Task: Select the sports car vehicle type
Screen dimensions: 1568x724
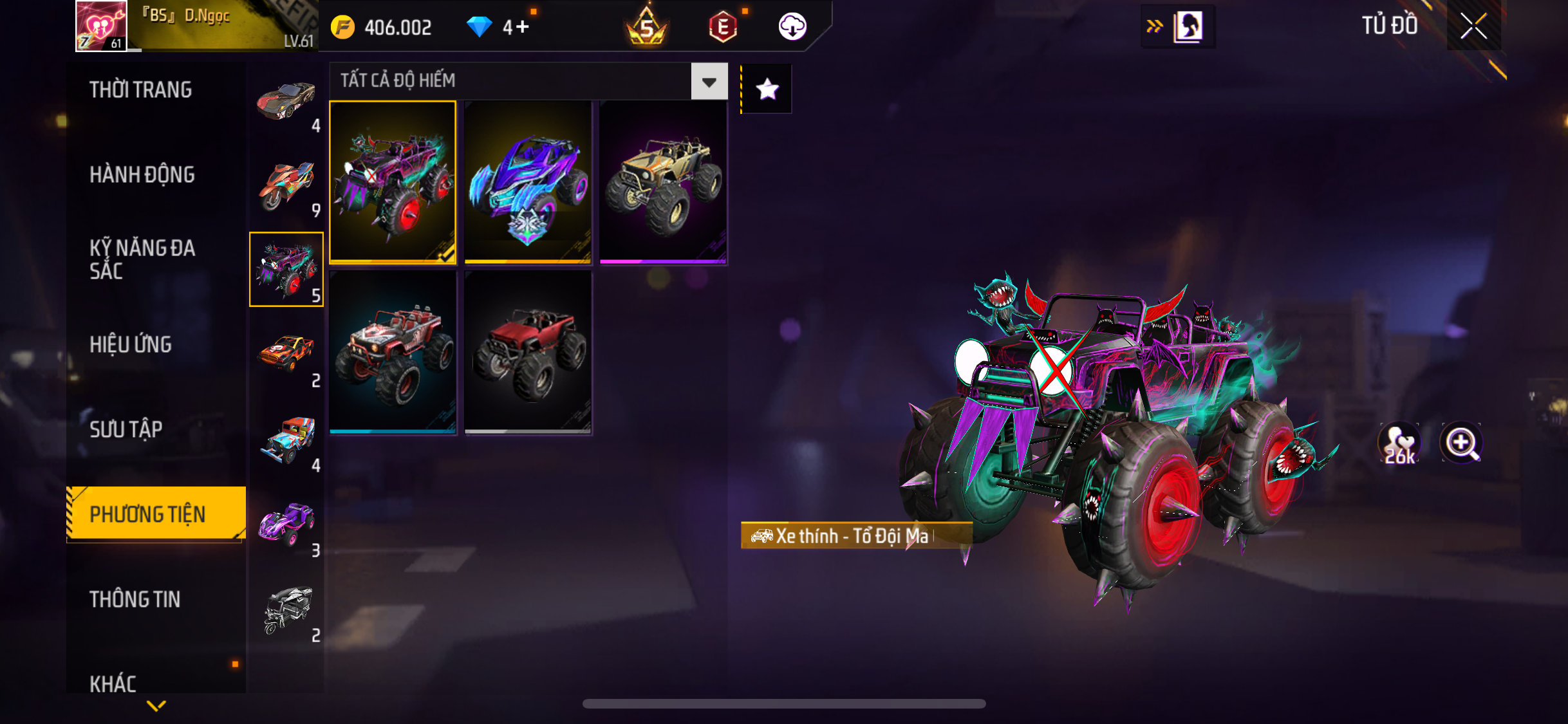Action: pos(286,100)
